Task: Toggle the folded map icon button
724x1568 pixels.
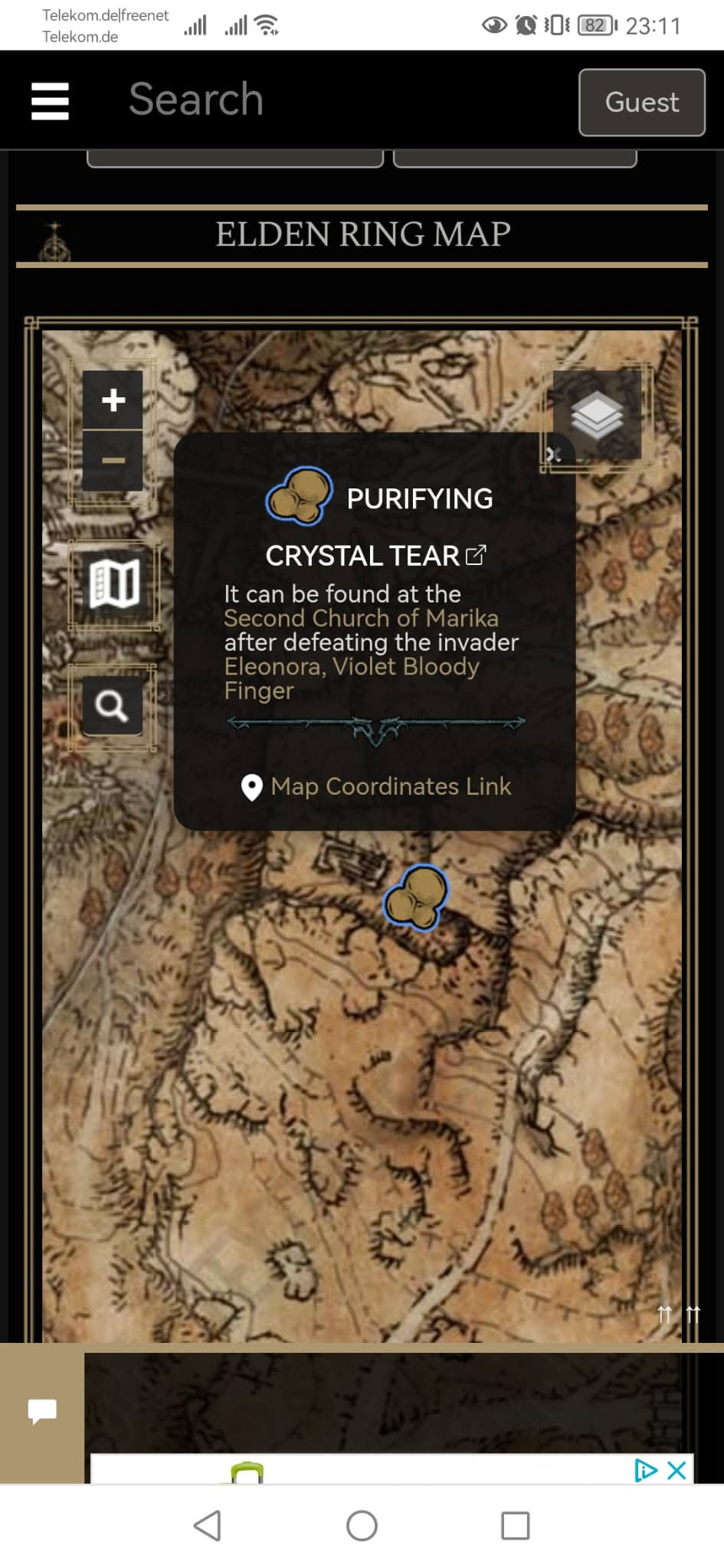Action: (x=114, y=583)
